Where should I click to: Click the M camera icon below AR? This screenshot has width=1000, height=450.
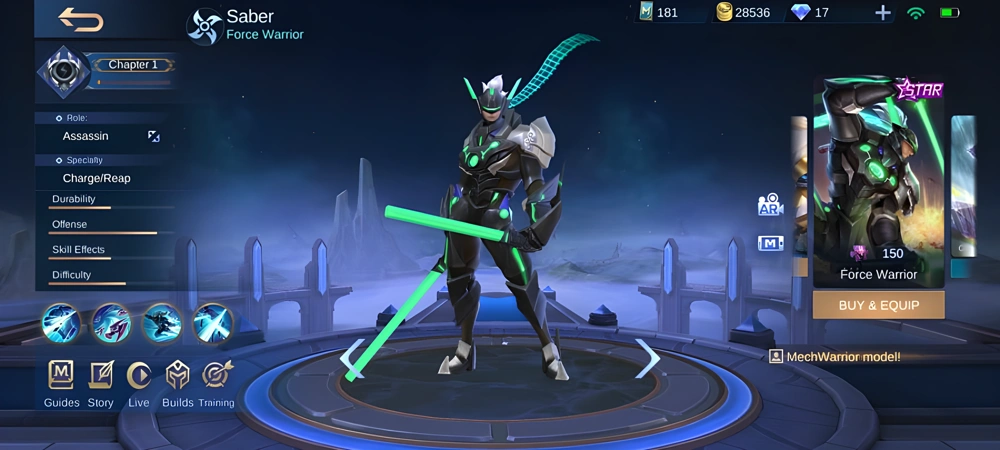click(x=770, y=243)
